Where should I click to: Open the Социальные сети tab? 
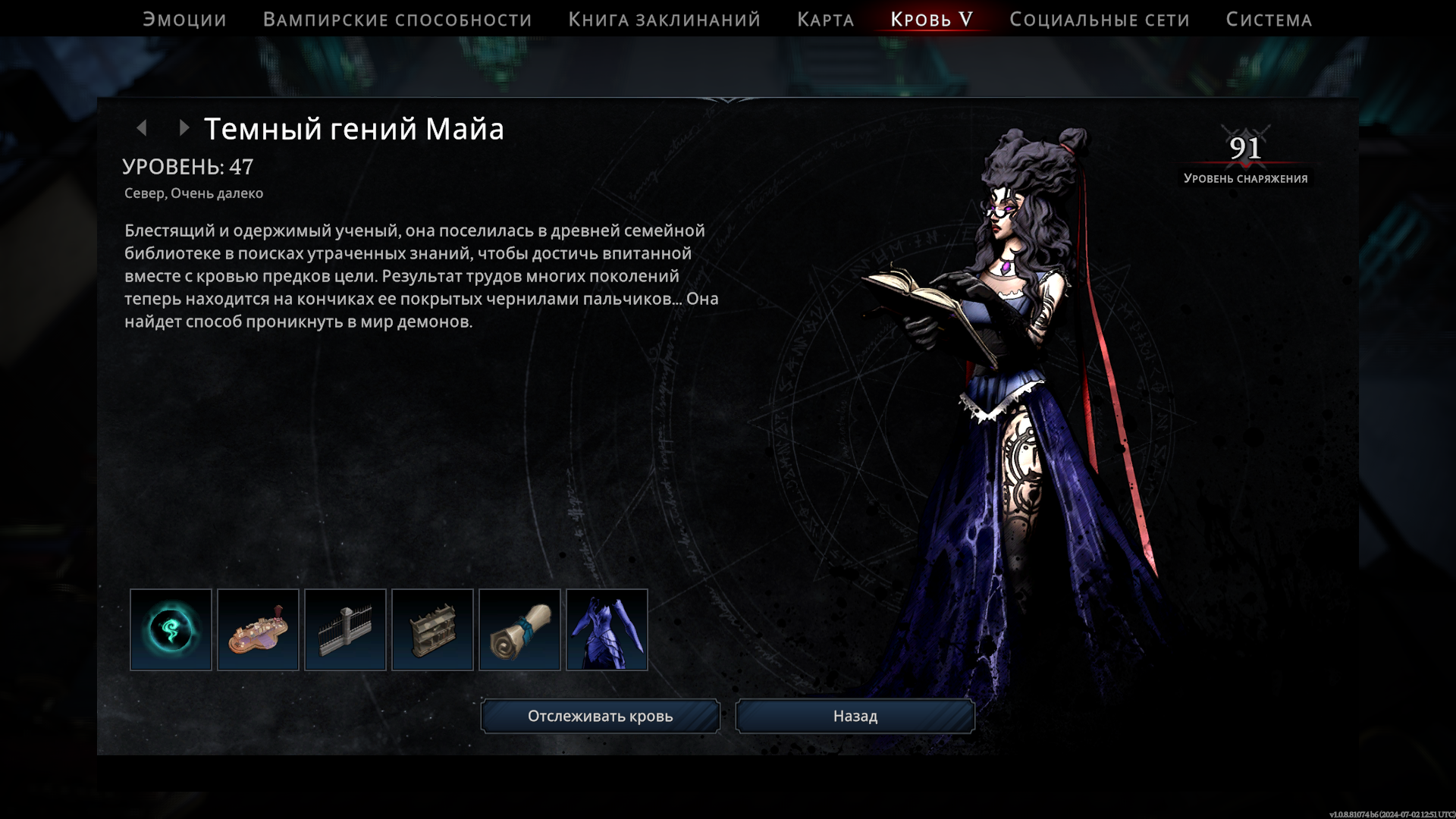coord(1099,20)
